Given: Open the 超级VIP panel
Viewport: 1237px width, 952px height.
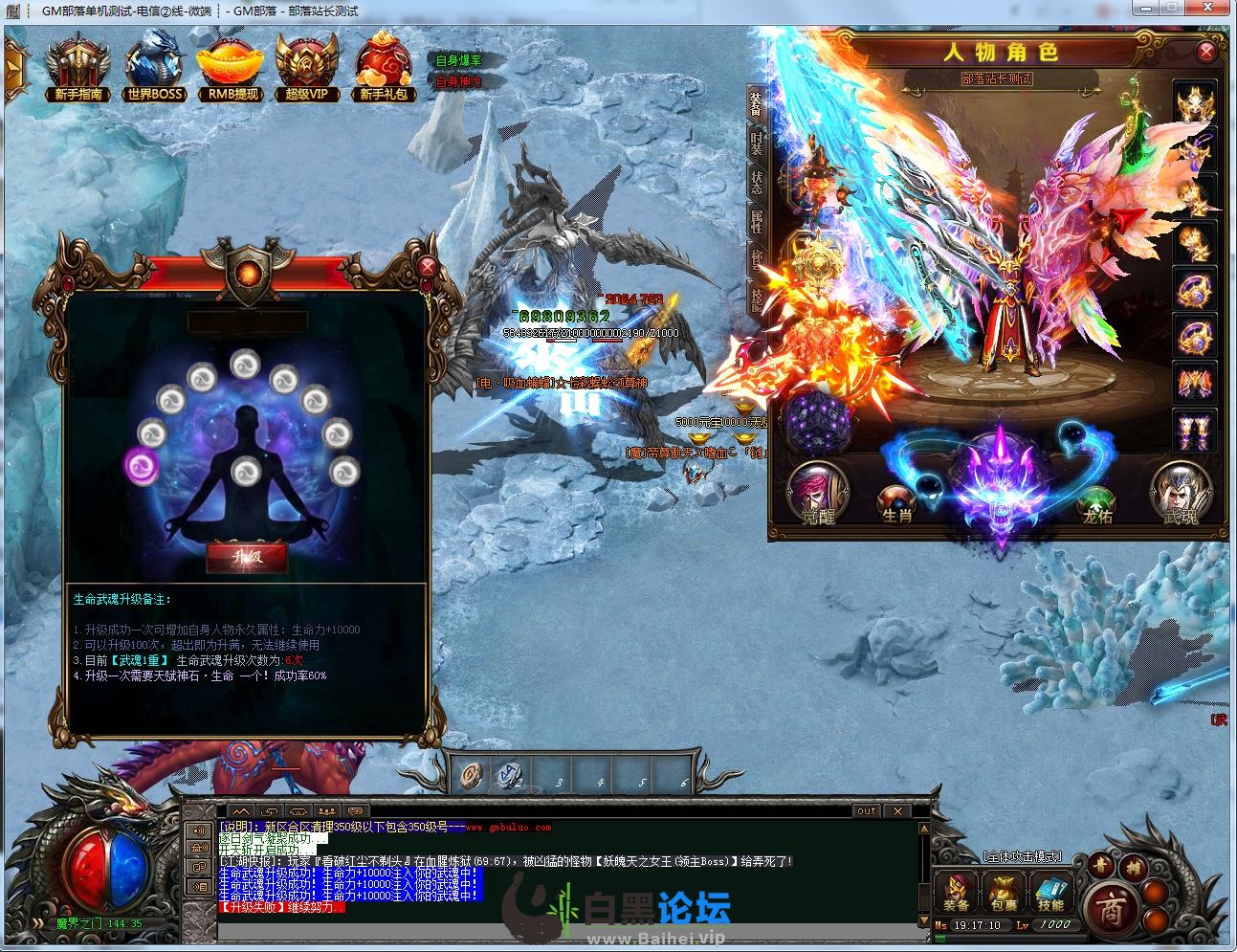Looking at the screenshot, I should point(306,66).
